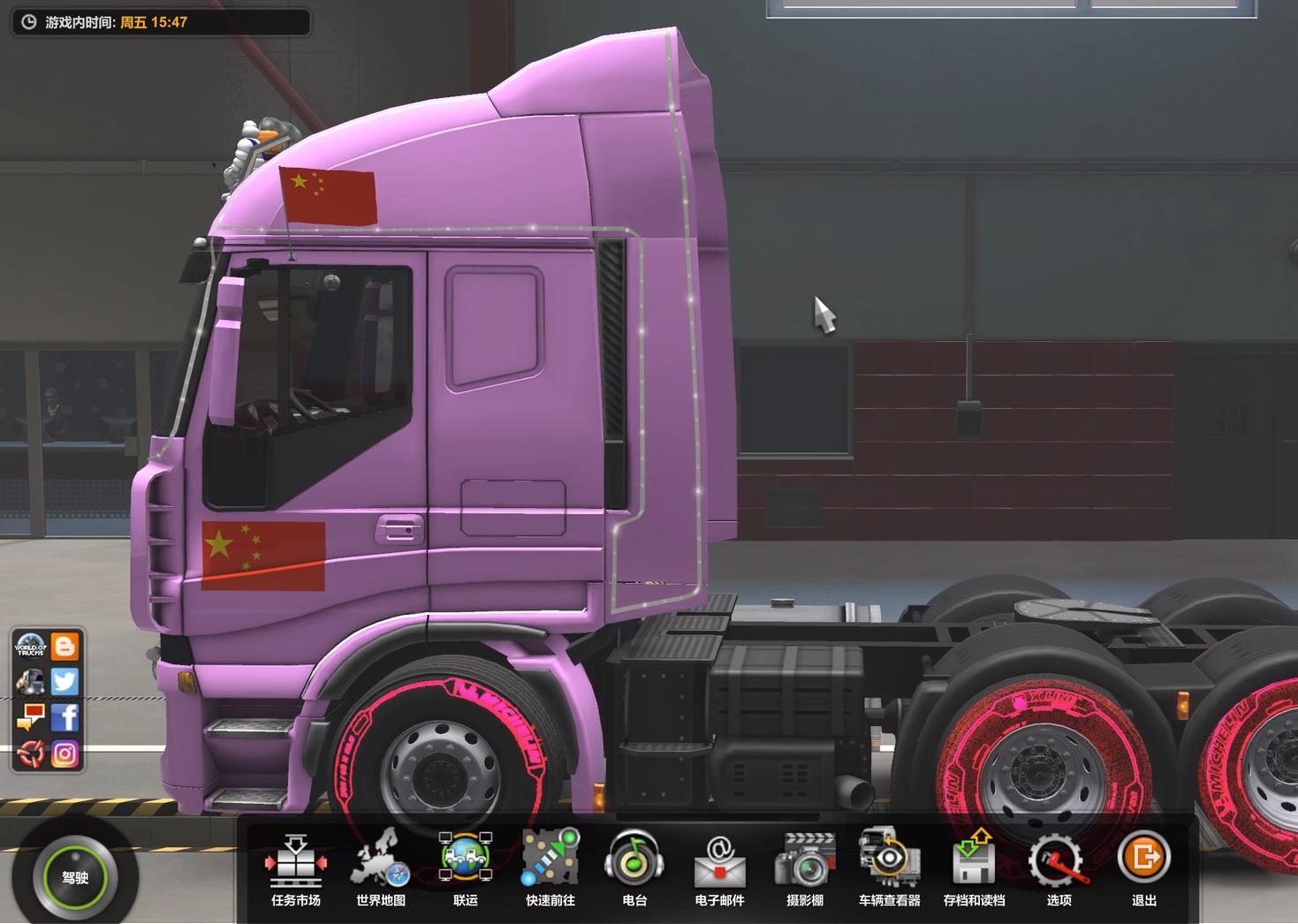Open 存档和读档 save and load
The image size is (1298, 924).
(x=974, y=867)
